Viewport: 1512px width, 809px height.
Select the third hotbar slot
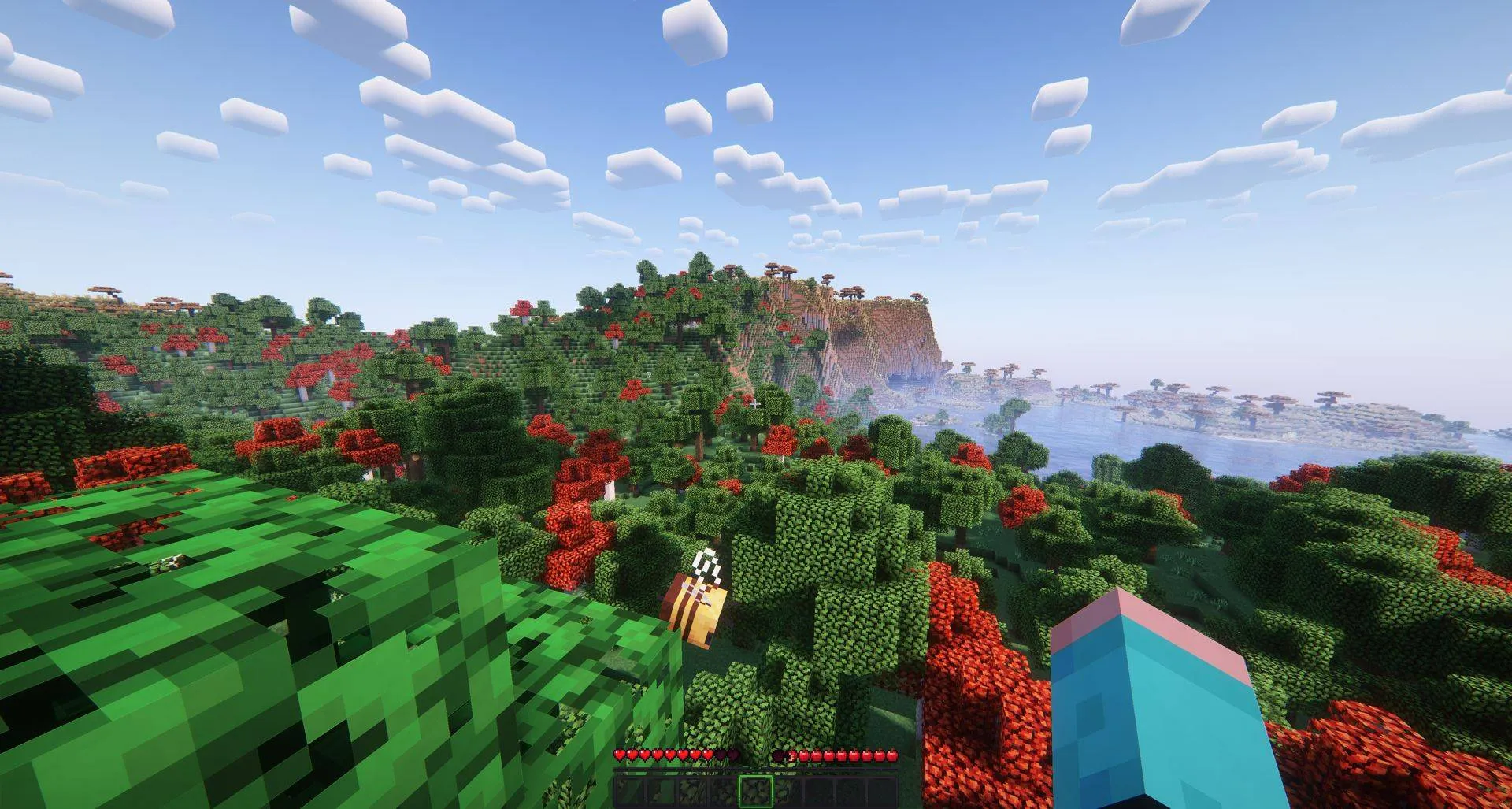[x=695, y=790]
